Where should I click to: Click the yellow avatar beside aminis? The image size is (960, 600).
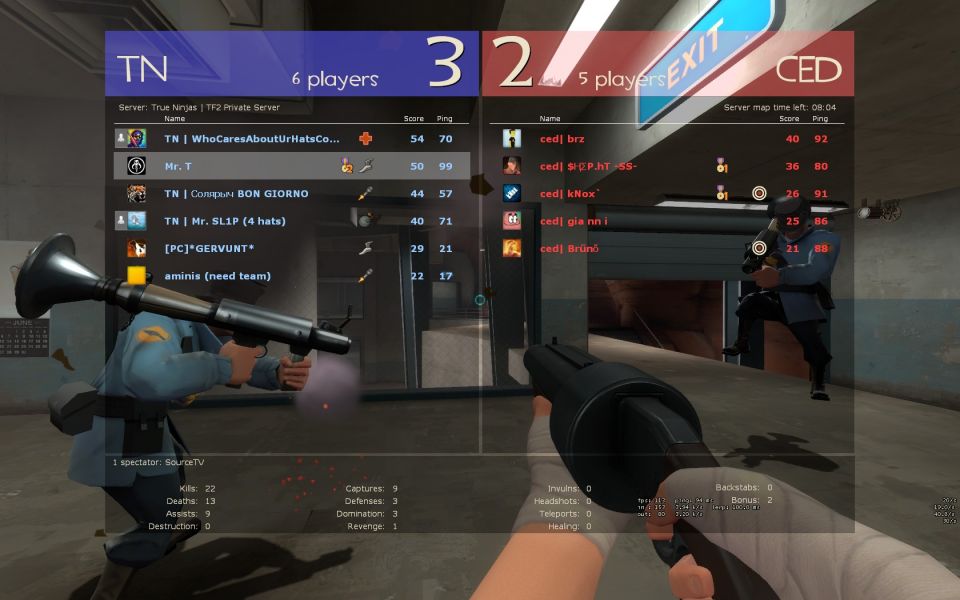pos(137,276)
